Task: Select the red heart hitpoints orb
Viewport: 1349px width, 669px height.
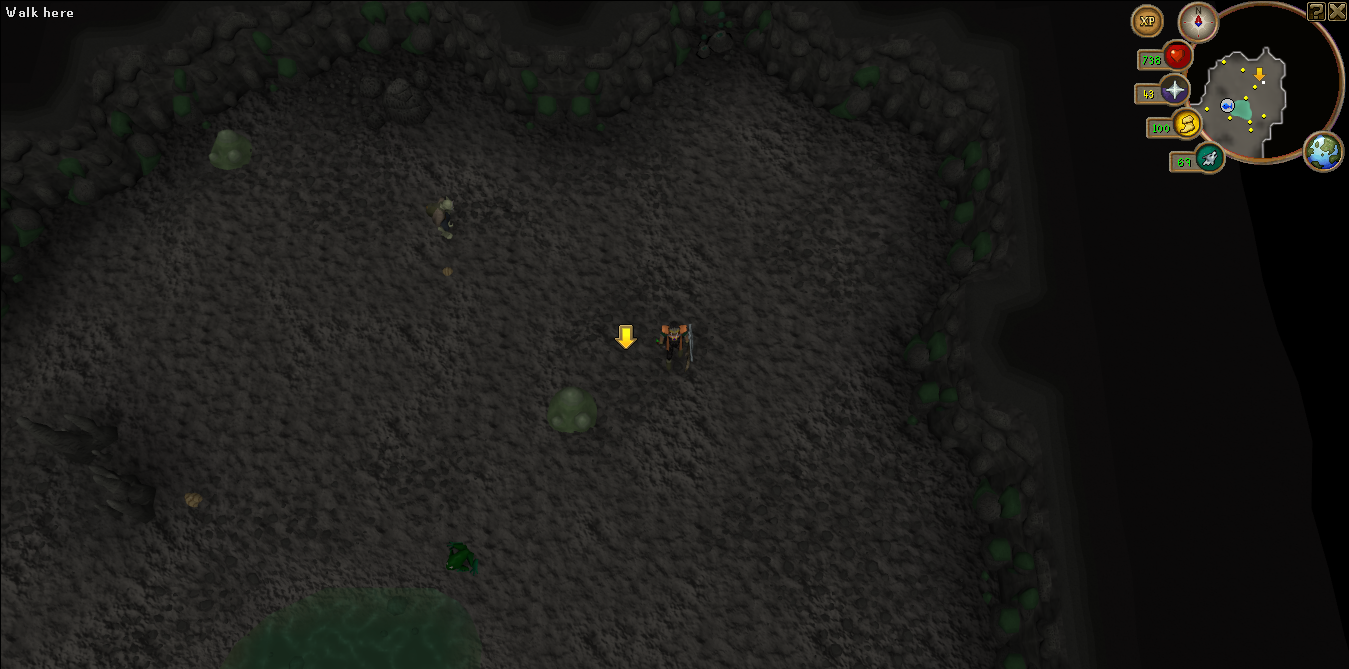Action: coord(1177,56)
